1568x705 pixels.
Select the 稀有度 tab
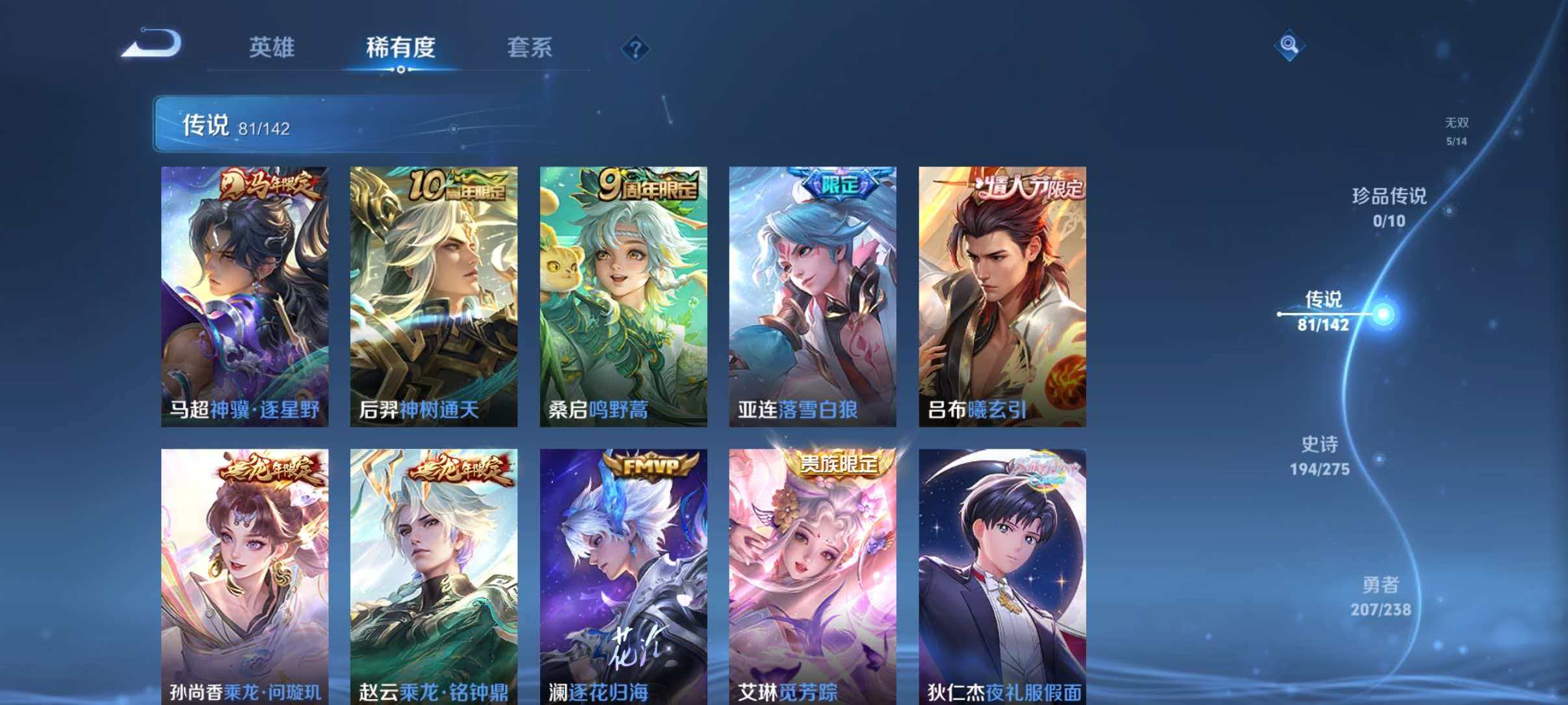(x=401, y=47)
